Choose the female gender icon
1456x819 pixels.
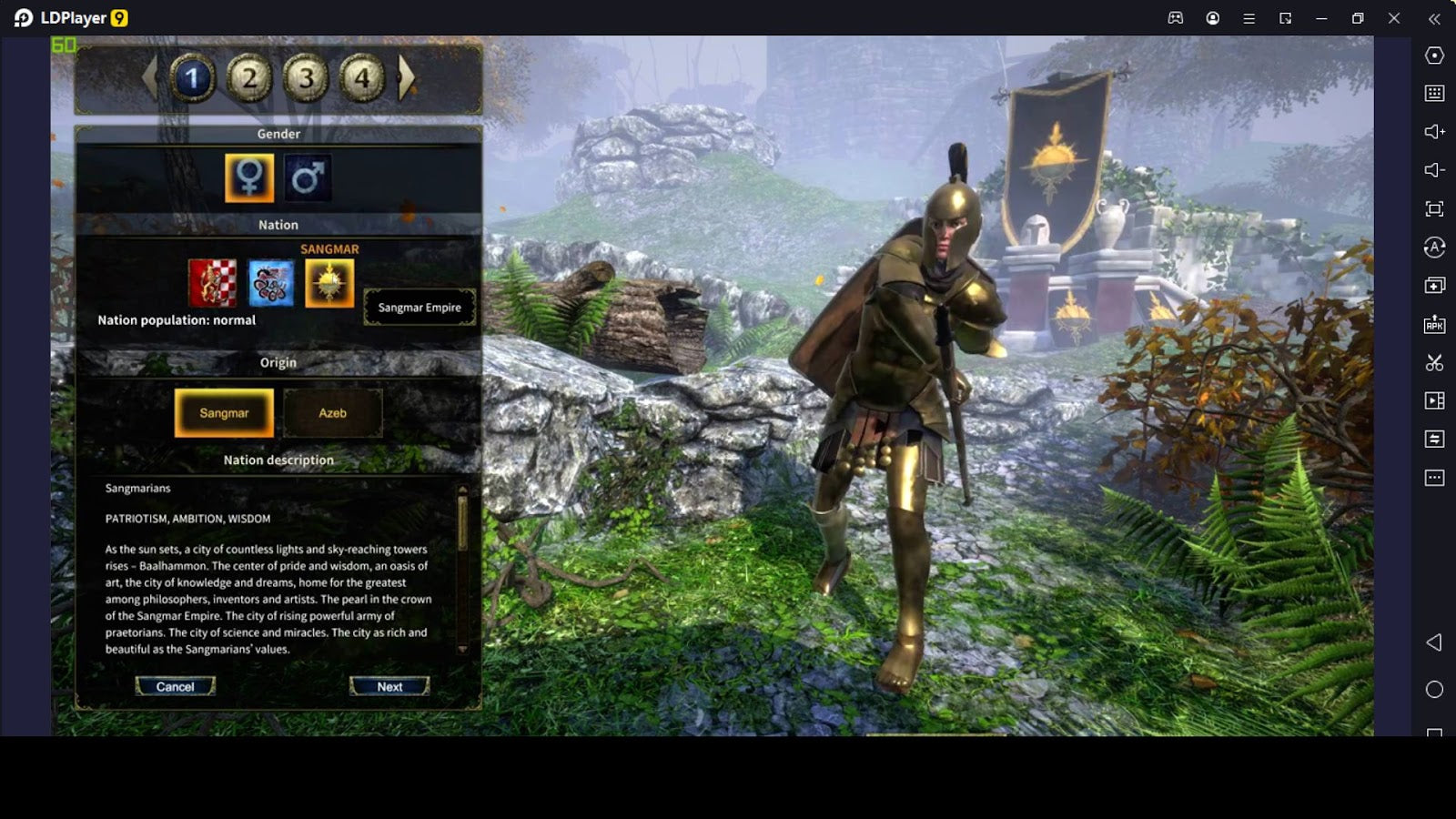(249, 177)
